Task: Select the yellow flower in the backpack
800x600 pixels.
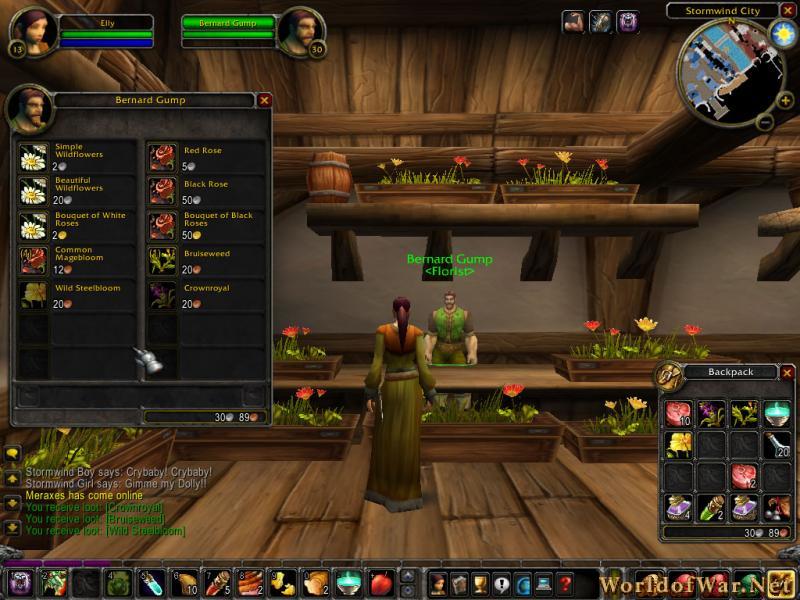Action: tap(679, 443)
